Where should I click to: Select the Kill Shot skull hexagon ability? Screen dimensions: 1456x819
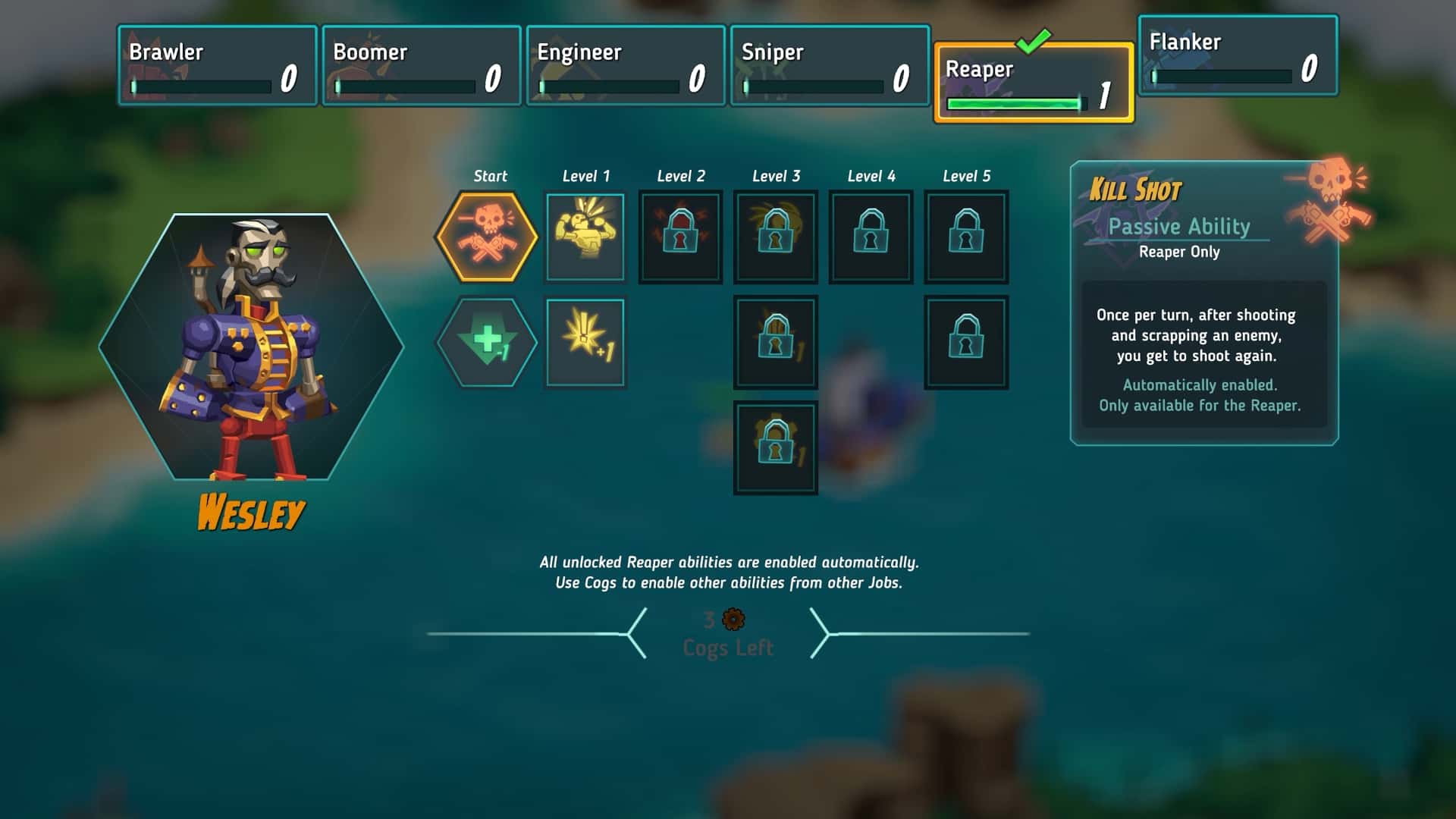click(x=490, y=237)
